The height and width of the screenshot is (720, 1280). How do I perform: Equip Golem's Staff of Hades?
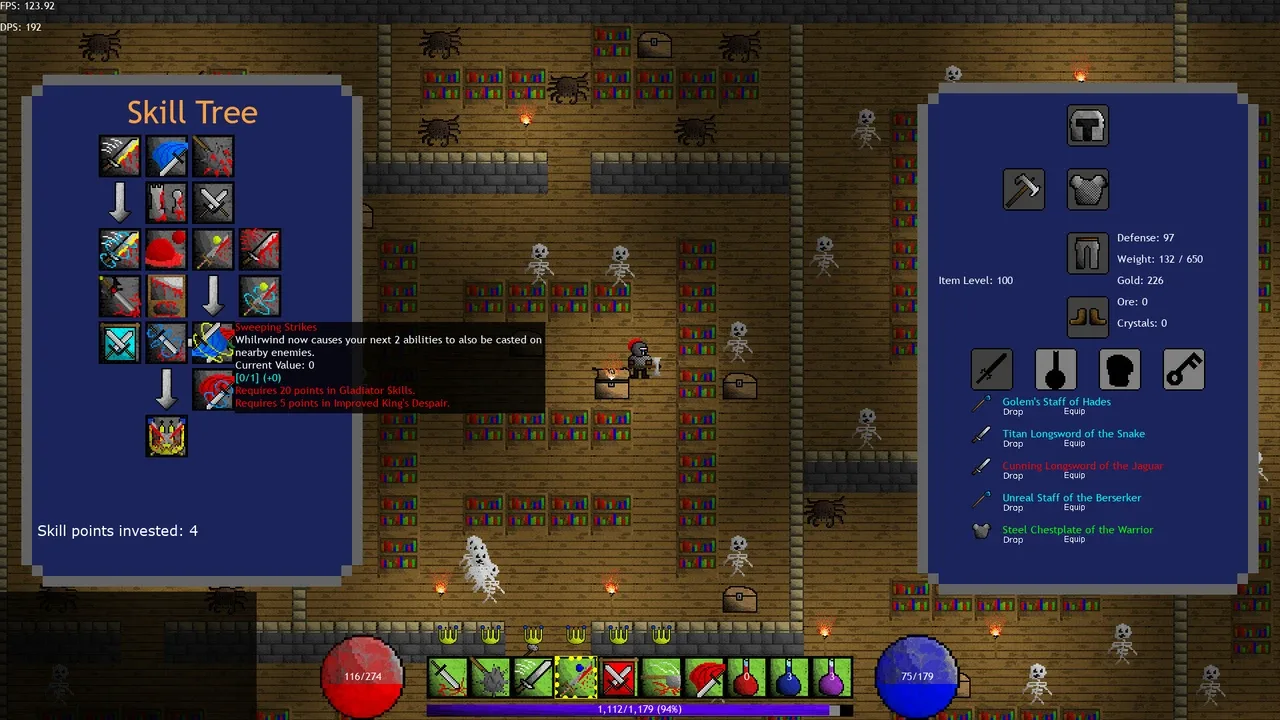click(x=1074, y=412)
